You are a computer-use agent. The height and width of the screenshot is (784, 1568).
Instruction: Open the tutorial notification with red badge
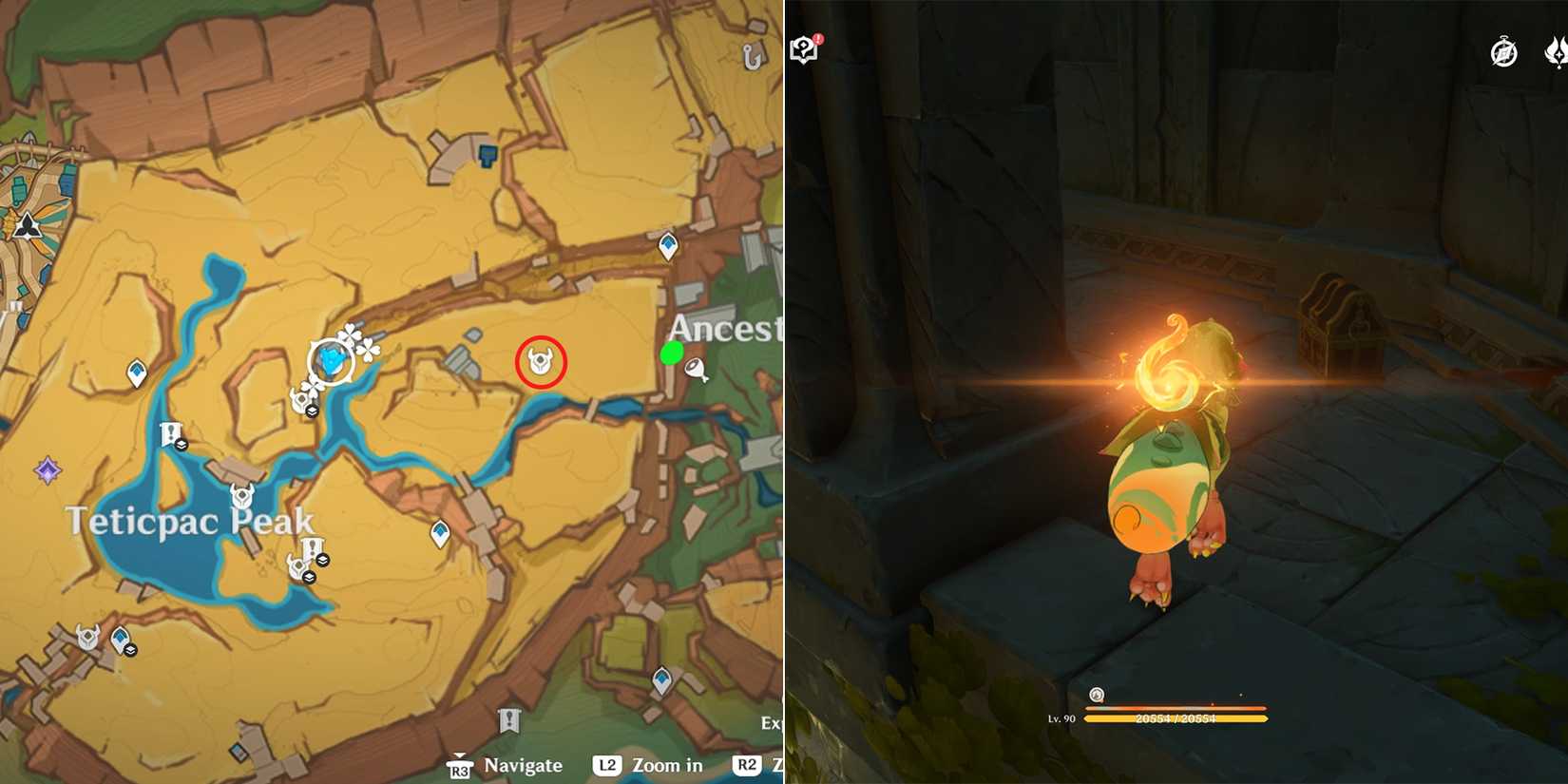tap(803, 46)
